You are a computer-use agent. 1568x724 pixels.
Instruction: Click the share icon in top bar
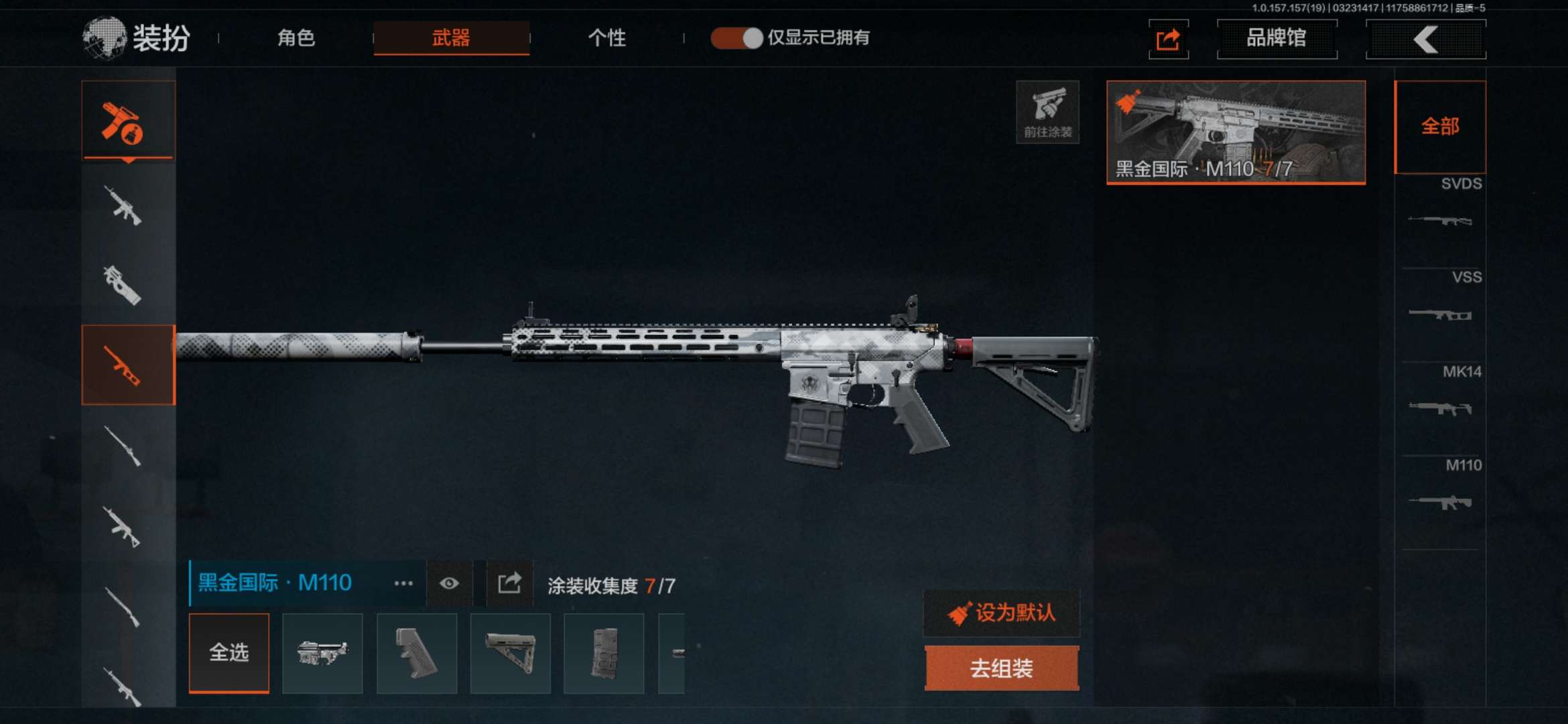click(x=1168, y=40)
